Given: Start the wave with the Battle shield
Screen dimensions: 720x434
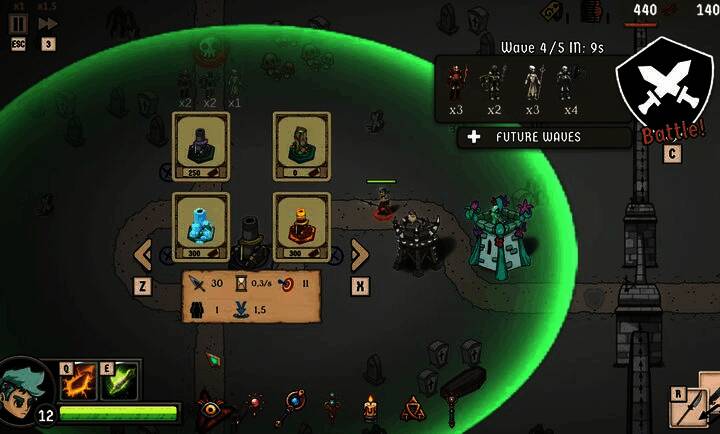Looking at the screenshot, I should pos(659,89).
